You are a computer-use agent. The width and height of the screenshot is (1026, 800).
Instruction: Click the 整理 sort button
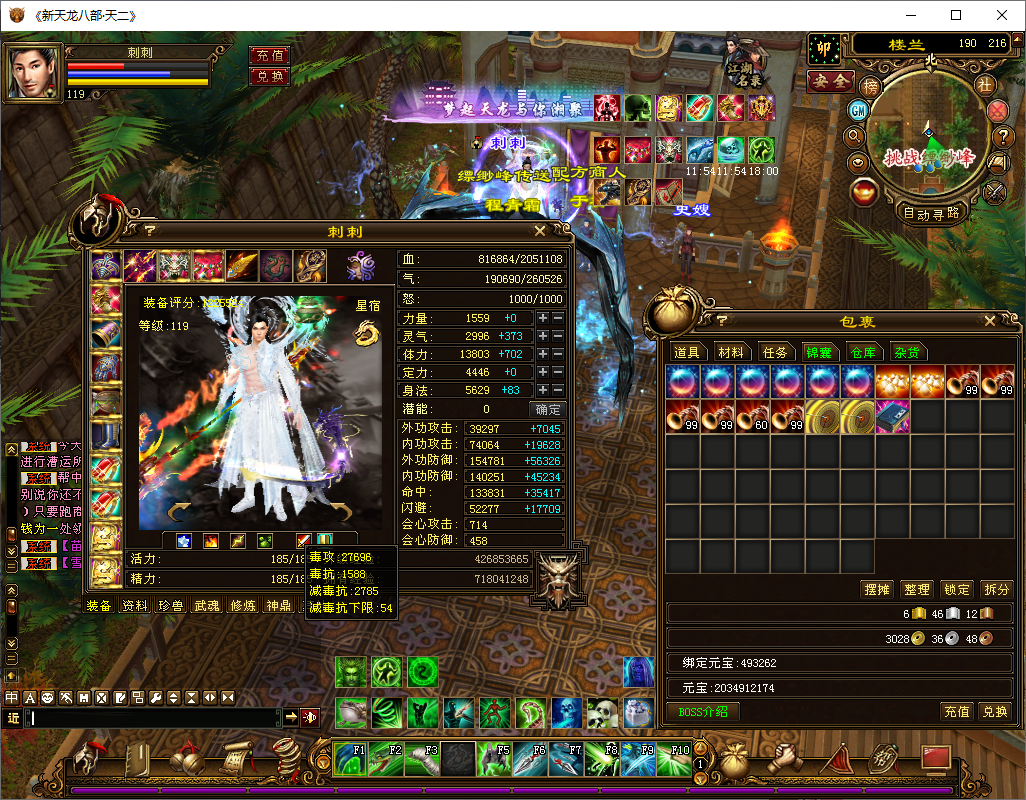click(x=916, y=590)
